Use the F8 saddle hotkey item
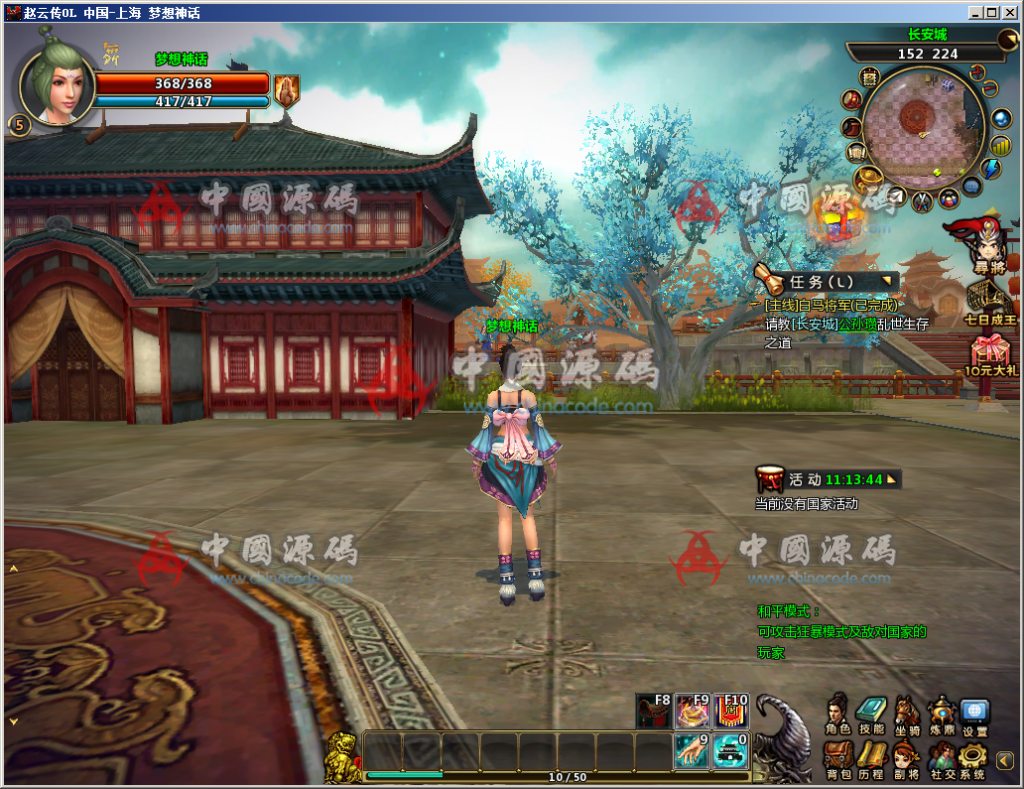The image size is (1024, 789). coord(654,711)
